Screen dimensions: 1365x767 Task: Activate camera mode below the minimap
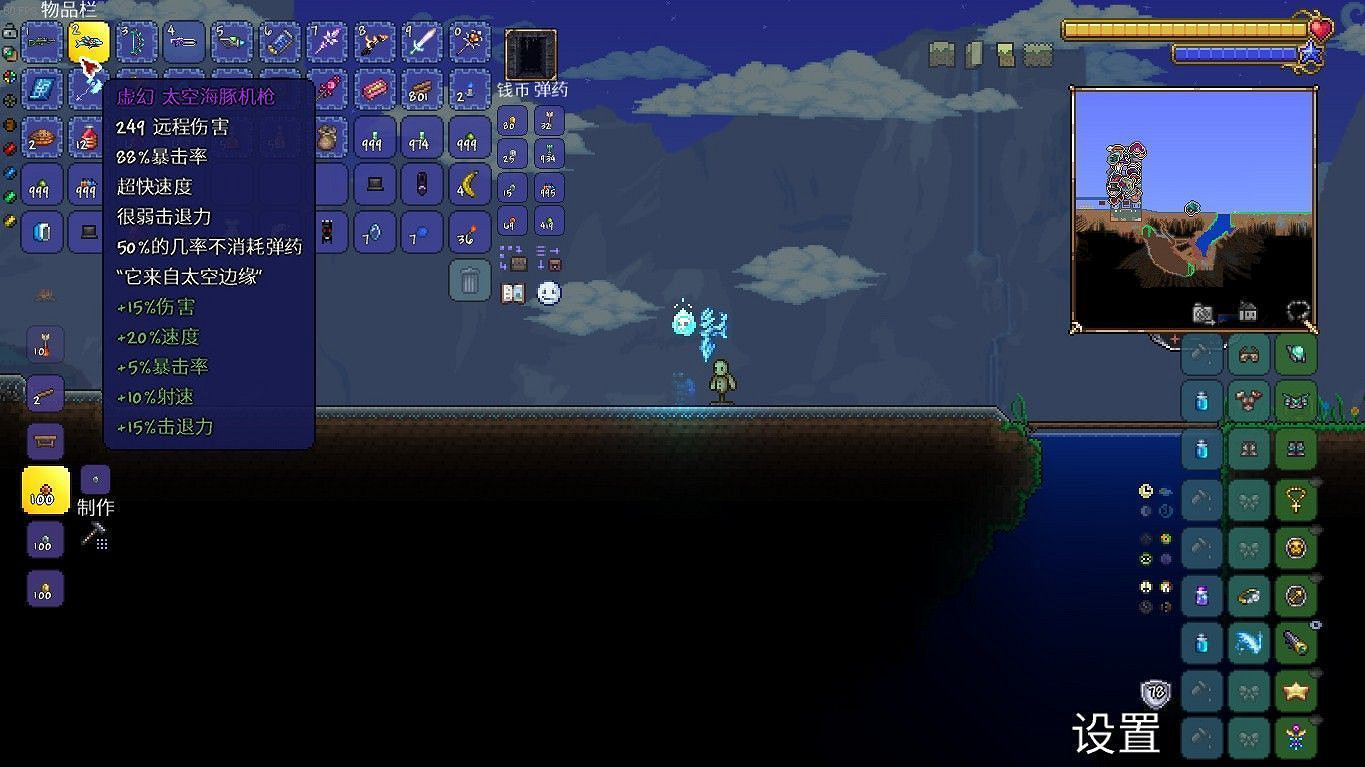[x=1202, y=313]
